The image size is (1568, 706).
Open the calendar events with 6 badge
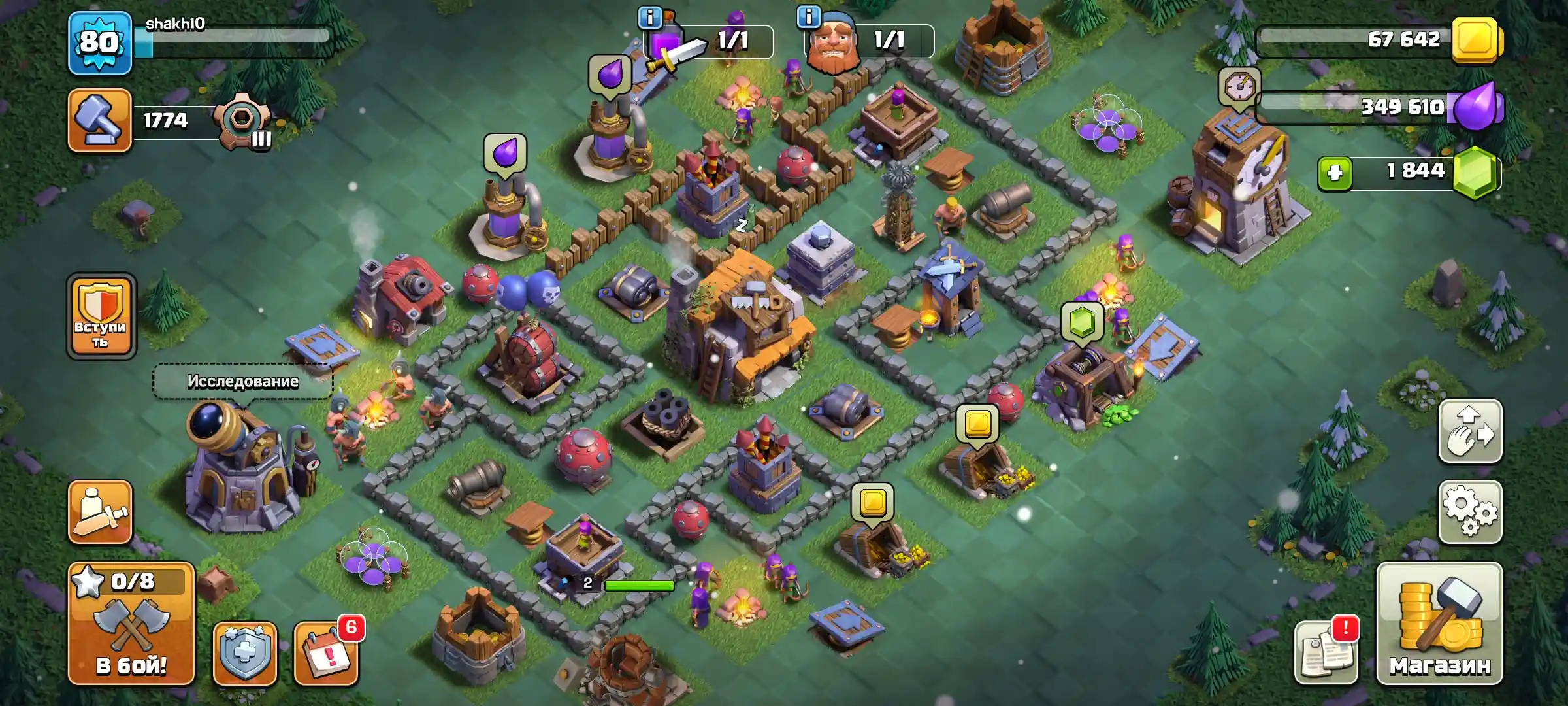pyautogui.click(x=326, y=652)
